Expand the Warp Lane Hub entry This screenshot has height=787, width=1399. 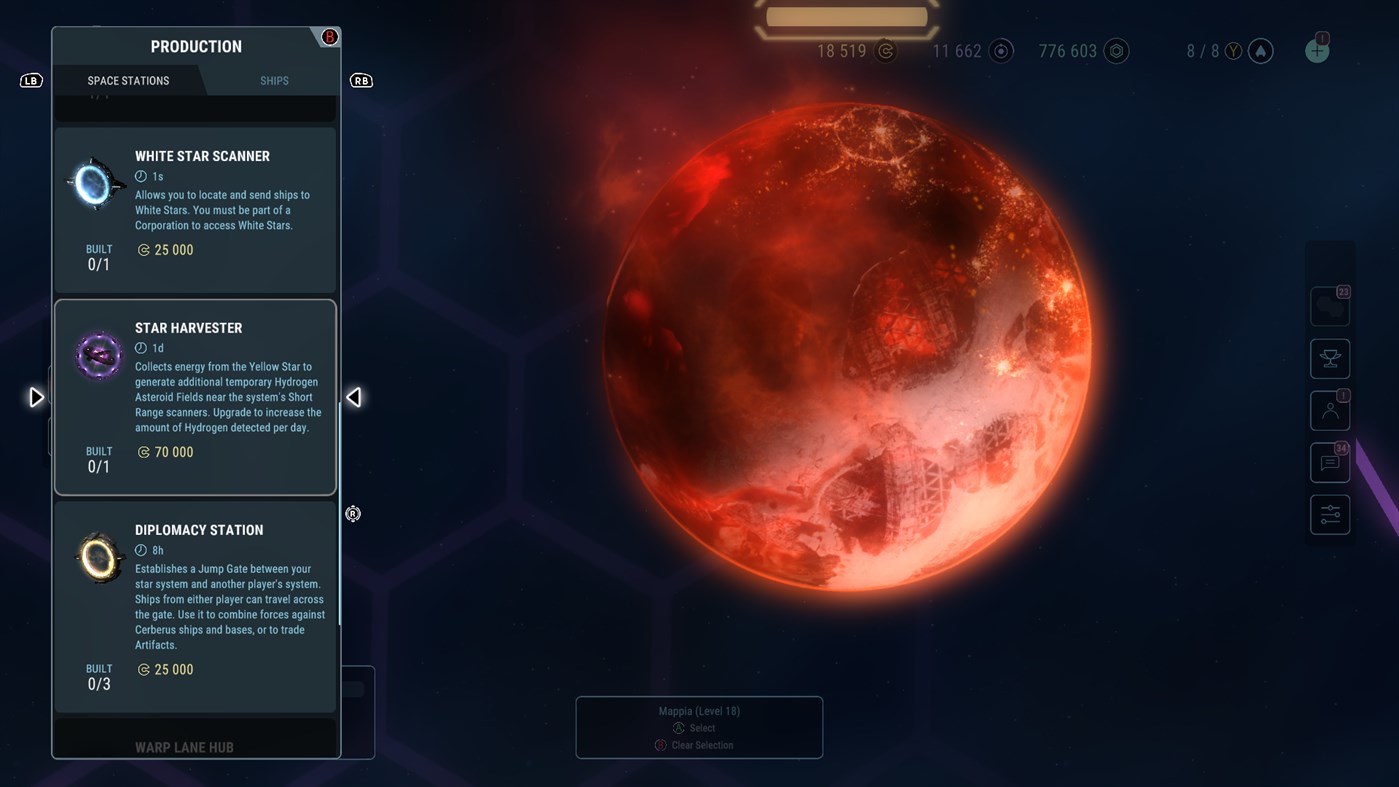pyautogui.click(x=185, y=746)
